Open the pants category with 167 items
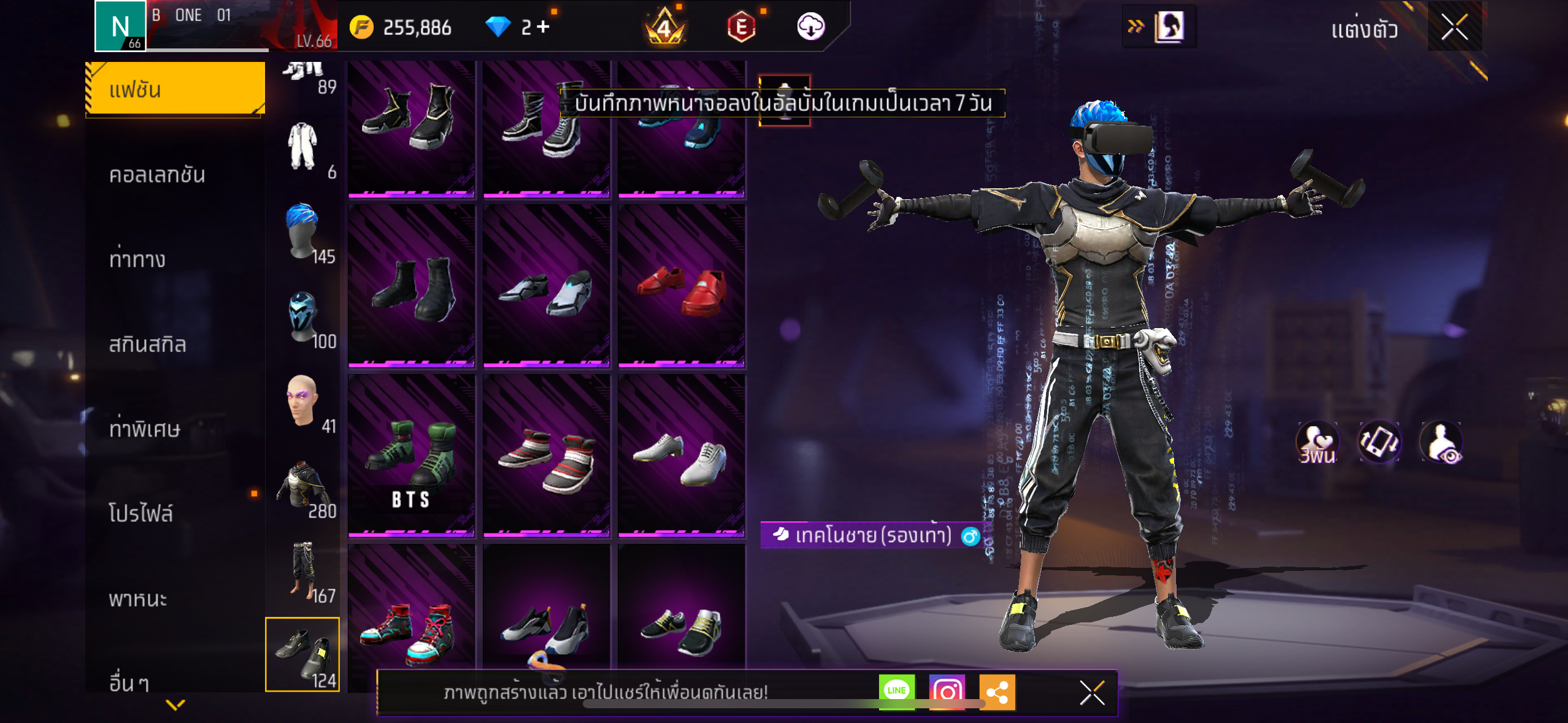This screenshot has height=723, width=1568. (304, 570)
